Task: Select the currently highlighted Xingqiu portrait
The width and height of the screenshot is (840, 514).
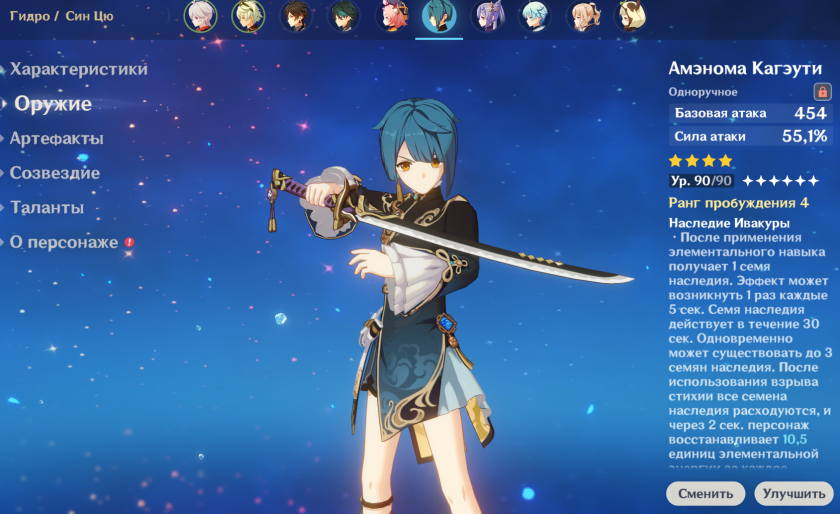Action: point(439,16)
